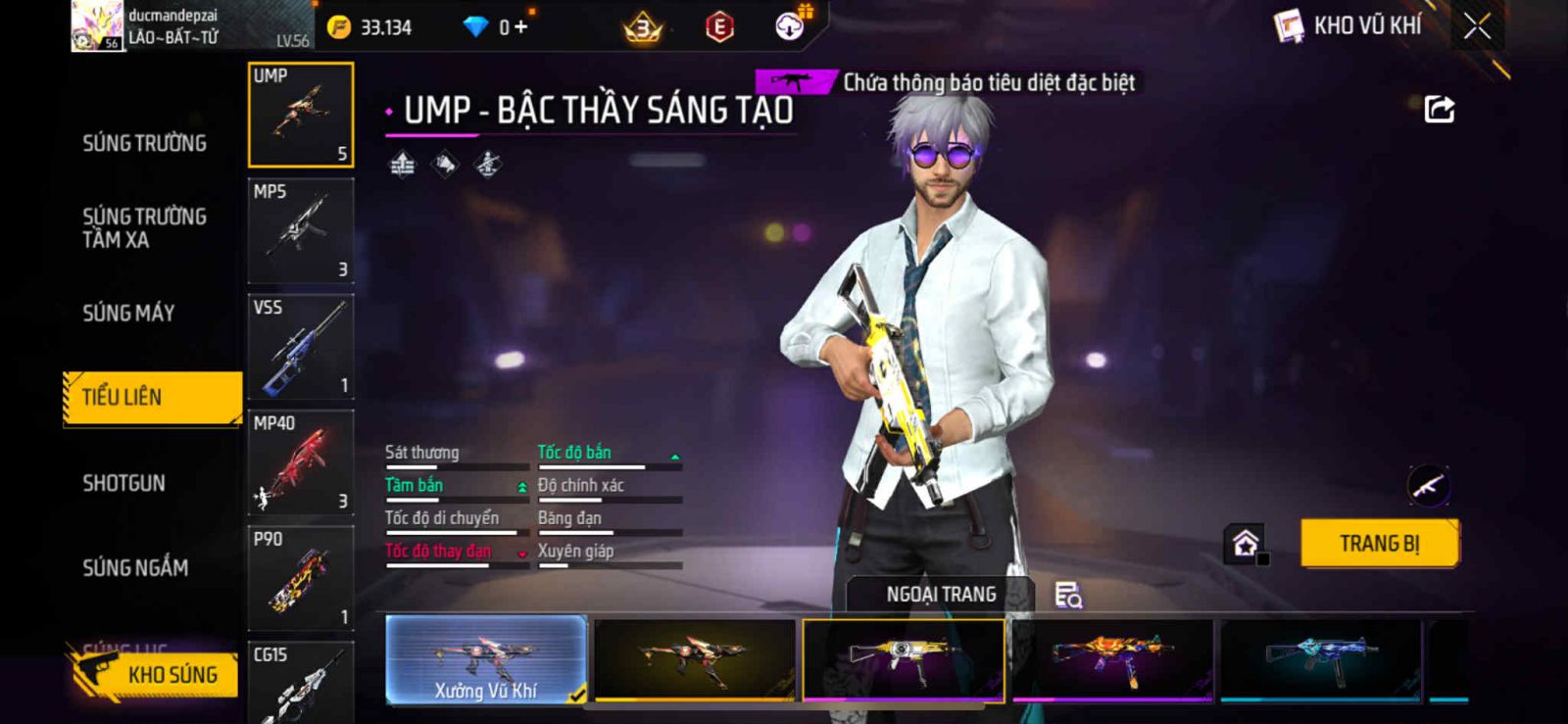Click the home icon beside TRANG BỊ
Viewport: 1568px width, 724px height.
click(1246, 543)
